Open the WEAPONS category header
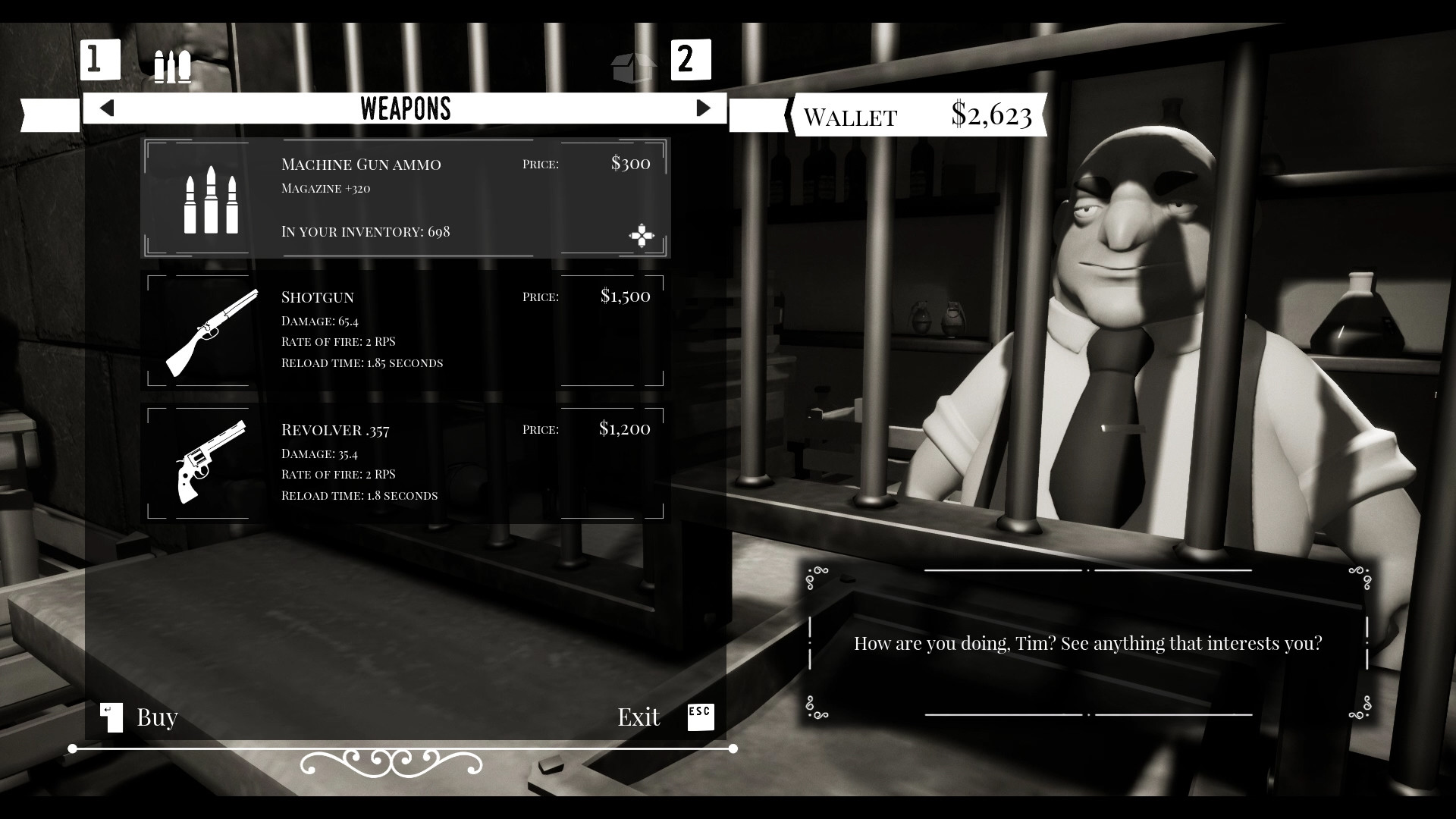 (x=405, y=108)
